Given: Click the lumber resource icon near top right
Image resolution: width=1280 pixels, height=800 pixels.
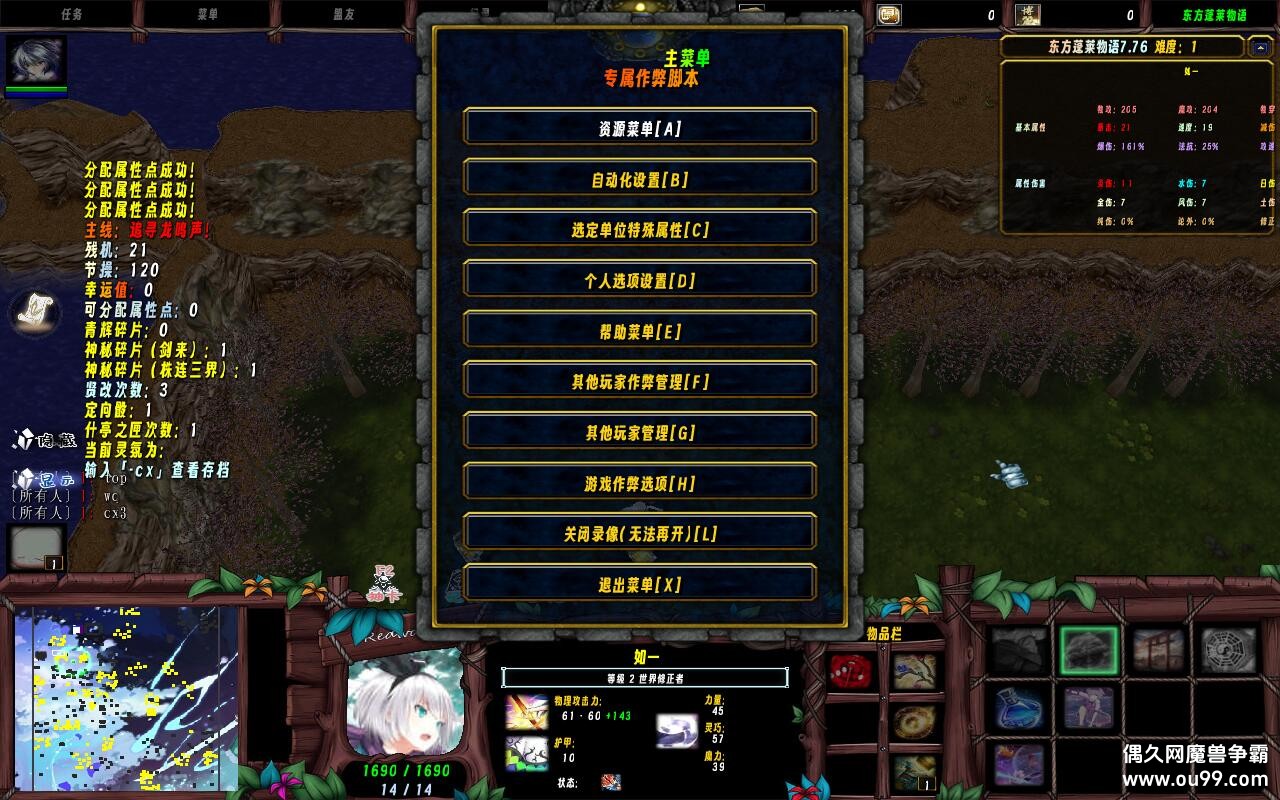Looking at the screenshot, I should click(x=1026, y=13).
